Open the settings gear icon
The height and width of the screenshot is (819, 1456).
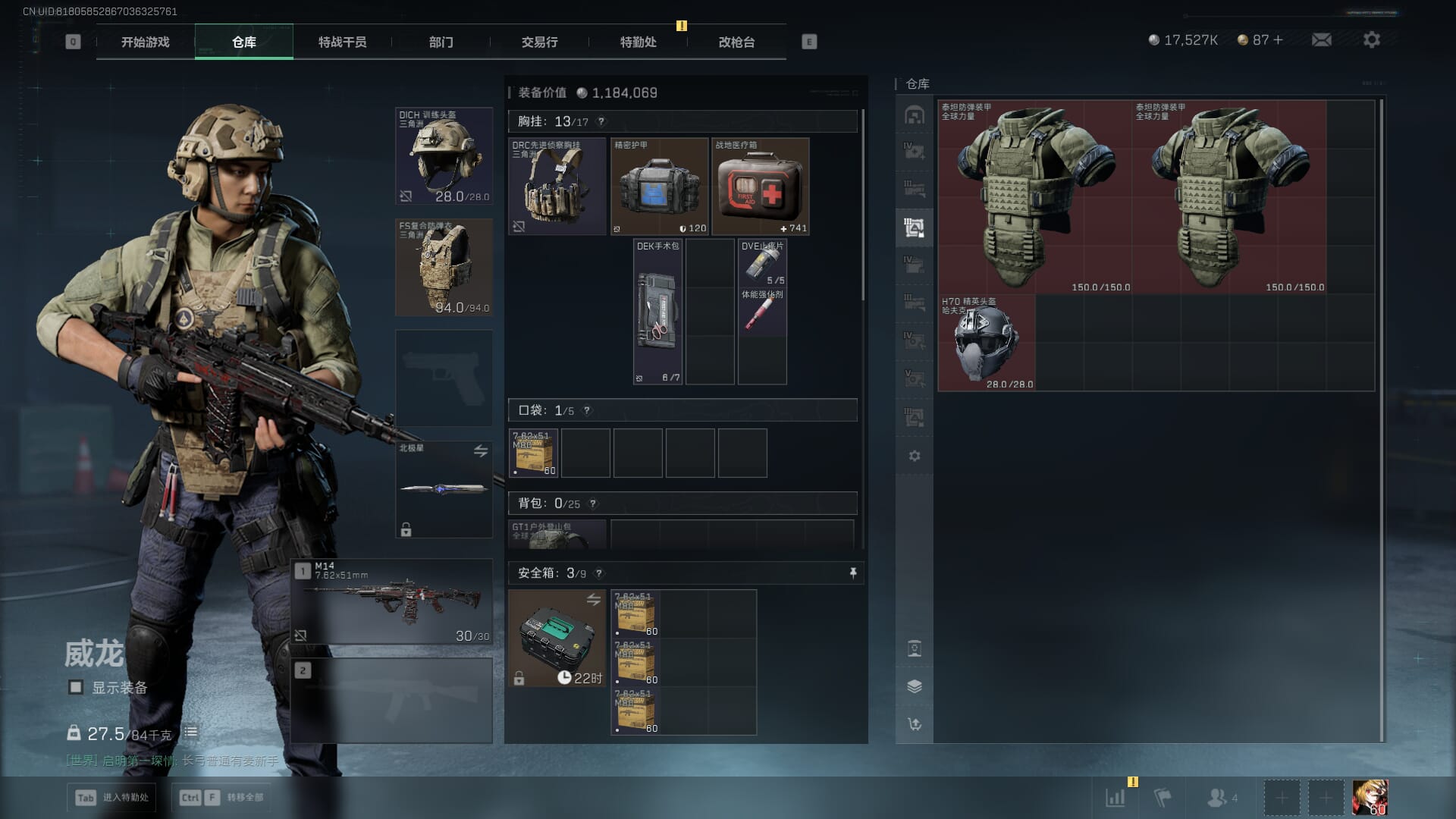point(1371,40)
